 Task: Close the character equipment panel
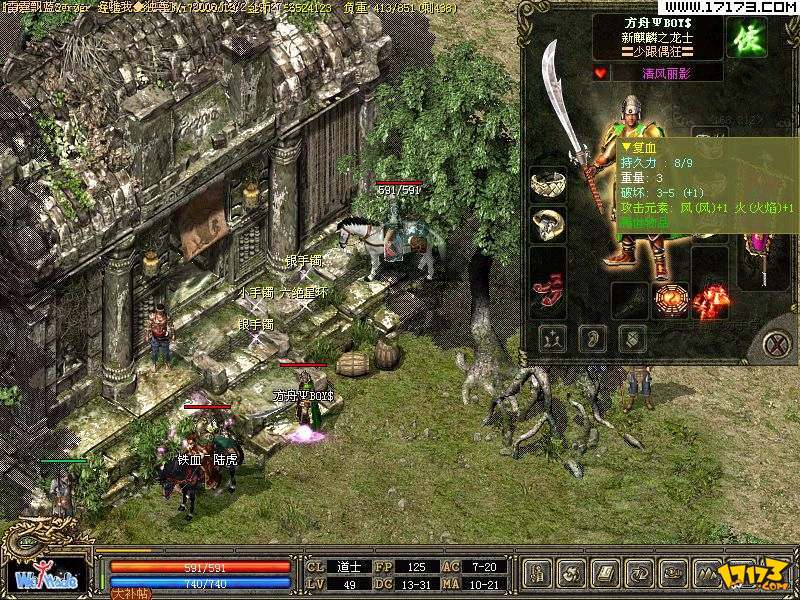click(776, 344)
